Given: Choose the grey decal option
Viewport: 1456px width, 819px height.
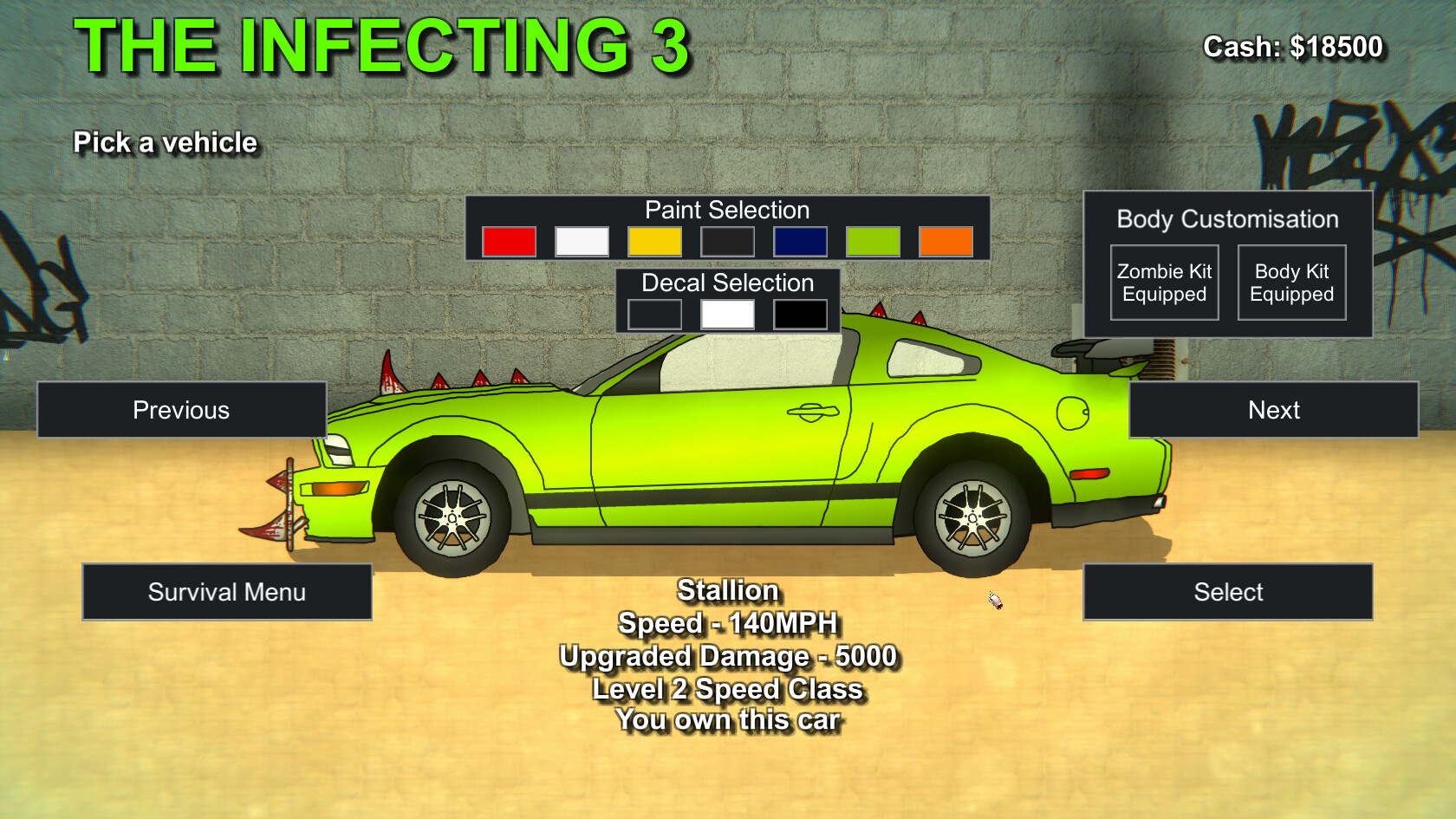Looking at the screenshot, I should click(655, 313).
